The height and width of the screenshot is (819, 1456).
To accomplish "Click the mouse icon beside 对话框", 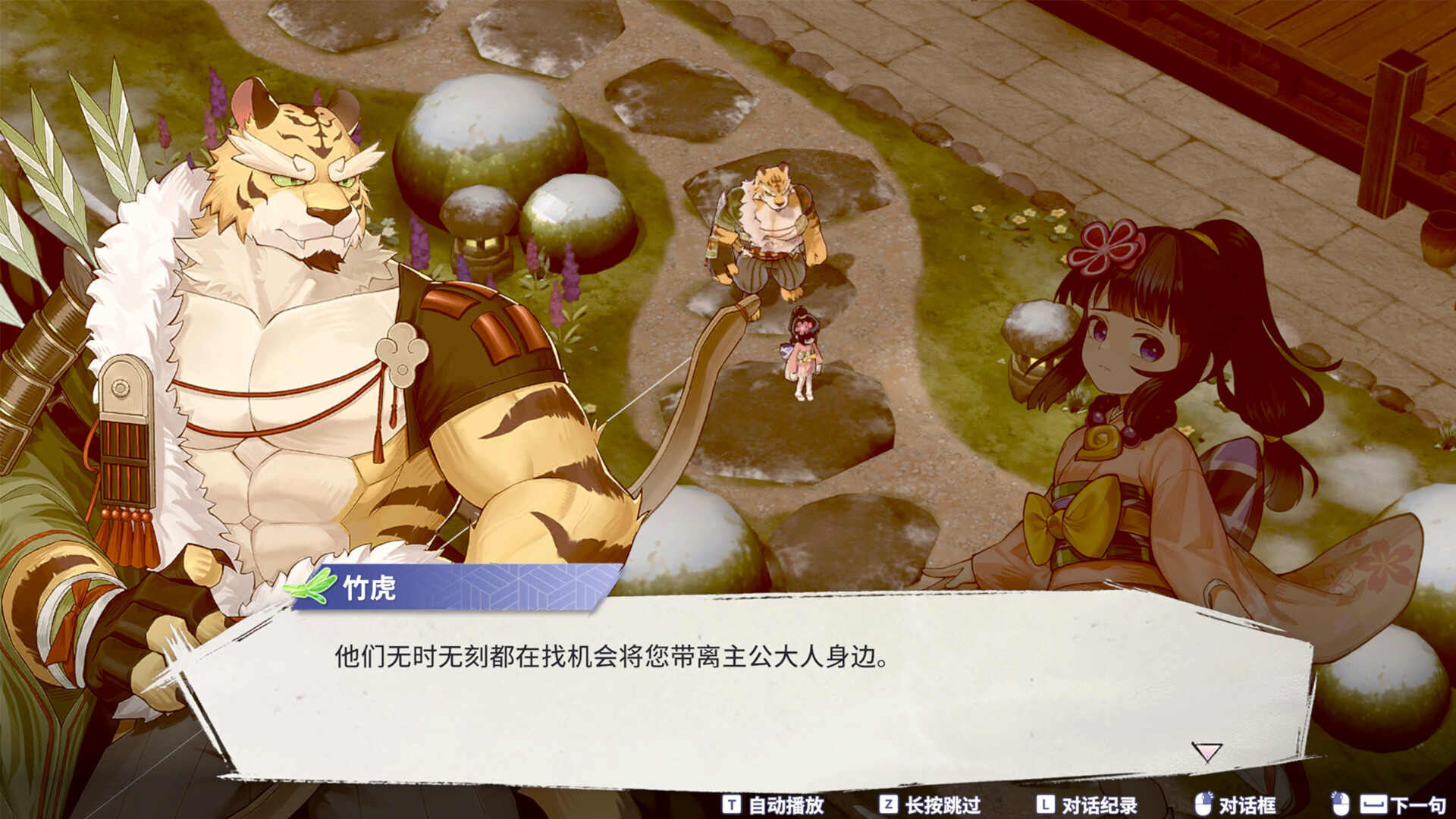I will (x=1204, y=802).
